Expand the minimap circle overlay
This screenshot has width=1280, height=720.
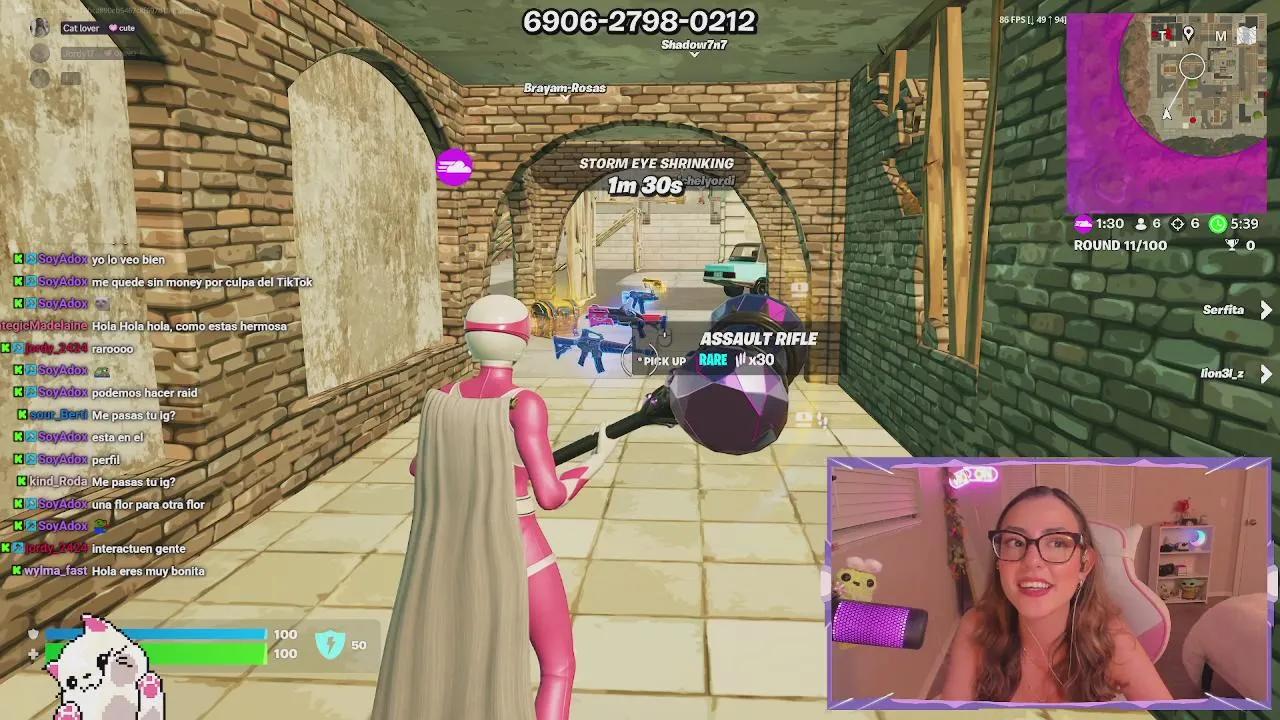pos(1192,66)
